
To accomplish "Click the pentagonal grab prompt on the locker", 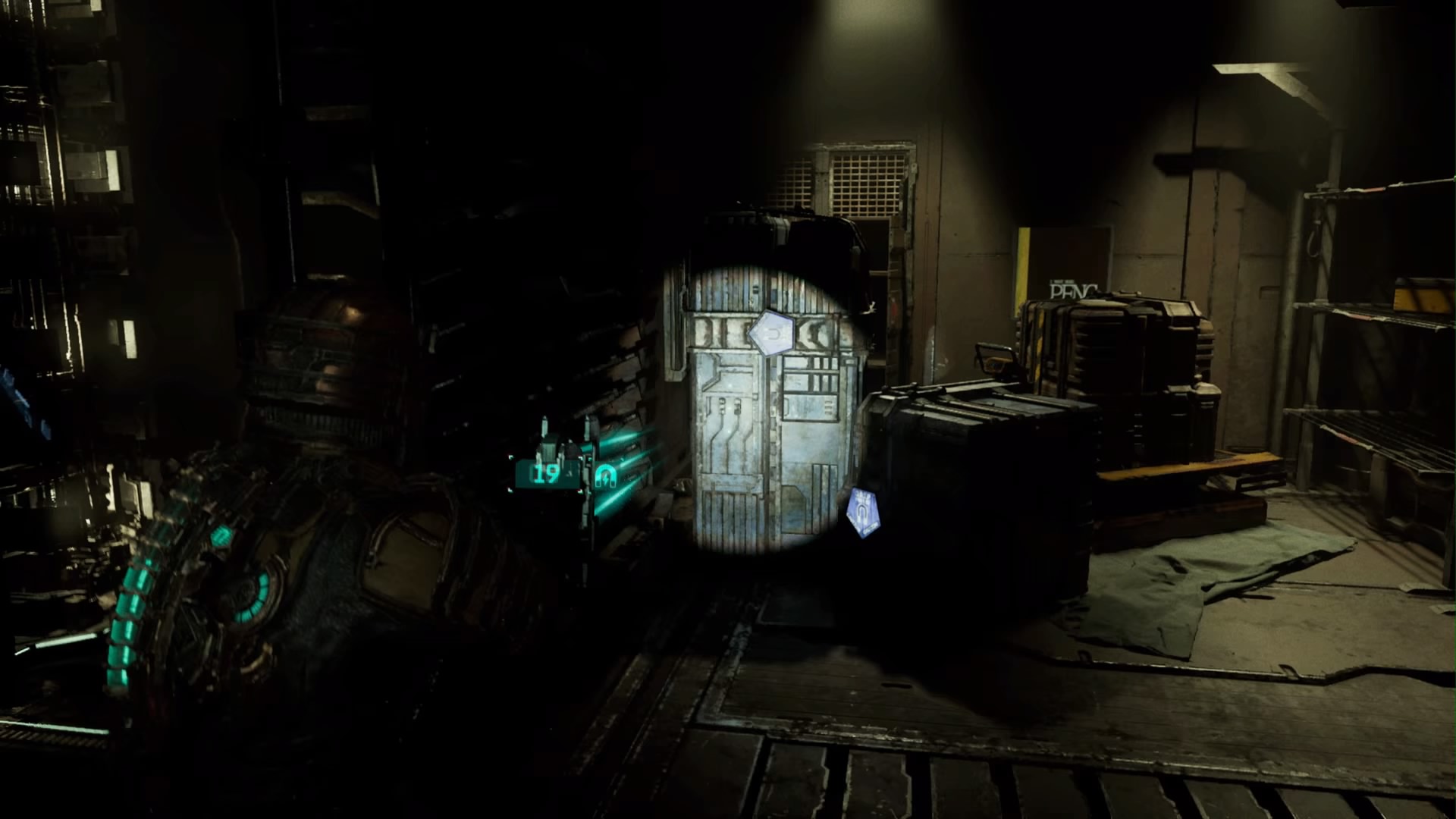I will point(773,331).
